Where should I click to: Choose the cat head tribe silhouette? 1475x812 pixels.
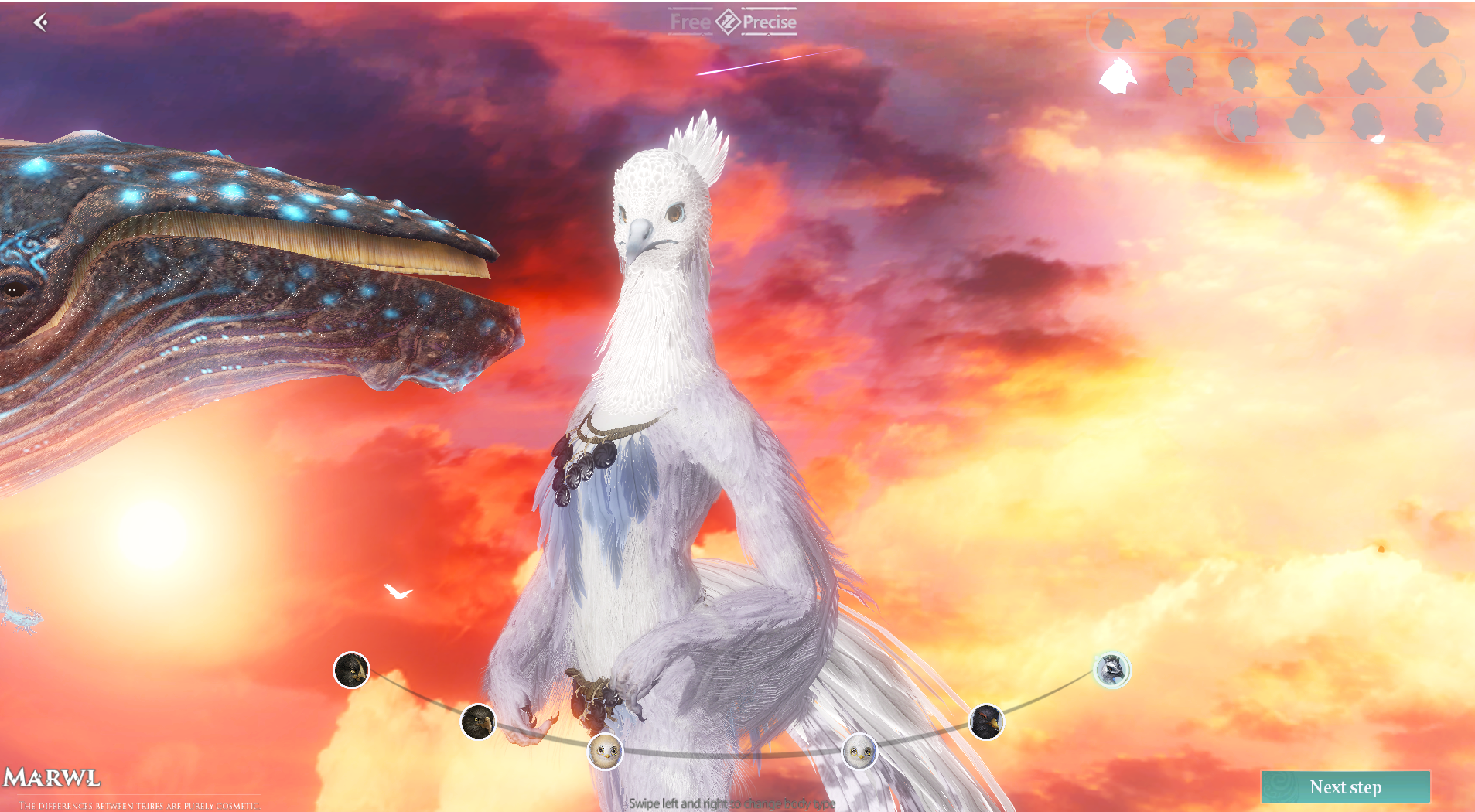[x=1429, y=76]
